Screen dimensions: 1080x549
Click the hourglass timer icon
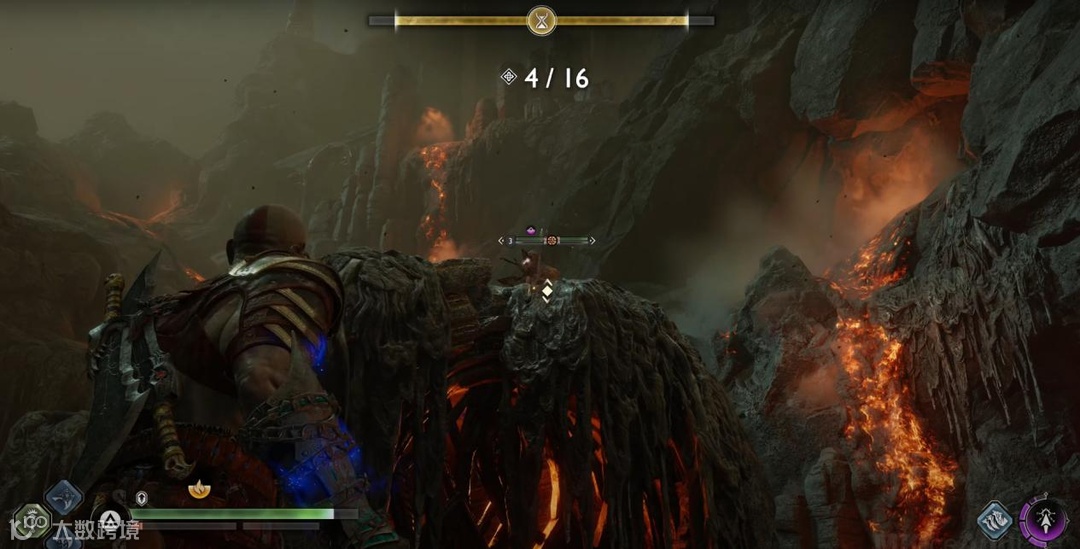click(x=541, y=20)
